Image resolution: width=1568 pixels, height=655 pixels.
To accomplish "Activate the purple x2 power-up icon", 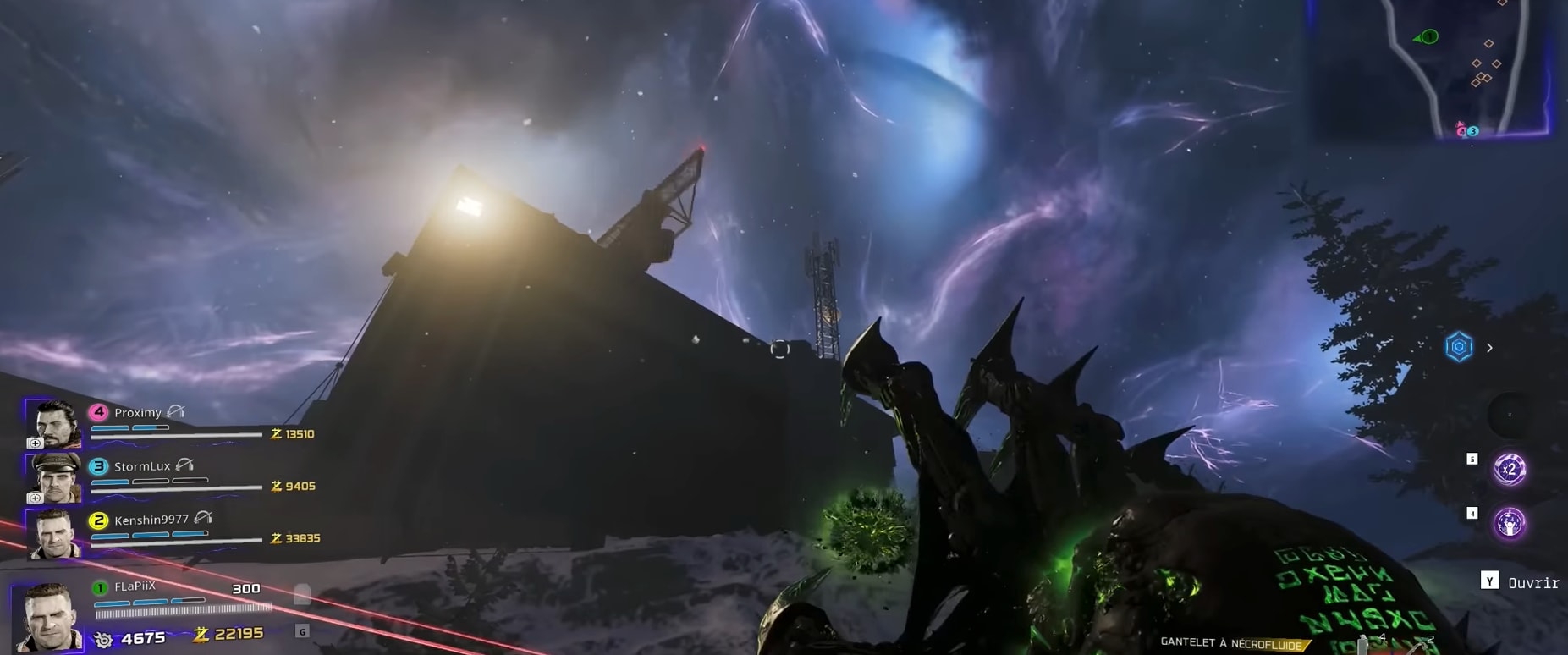I will 1509,469.
